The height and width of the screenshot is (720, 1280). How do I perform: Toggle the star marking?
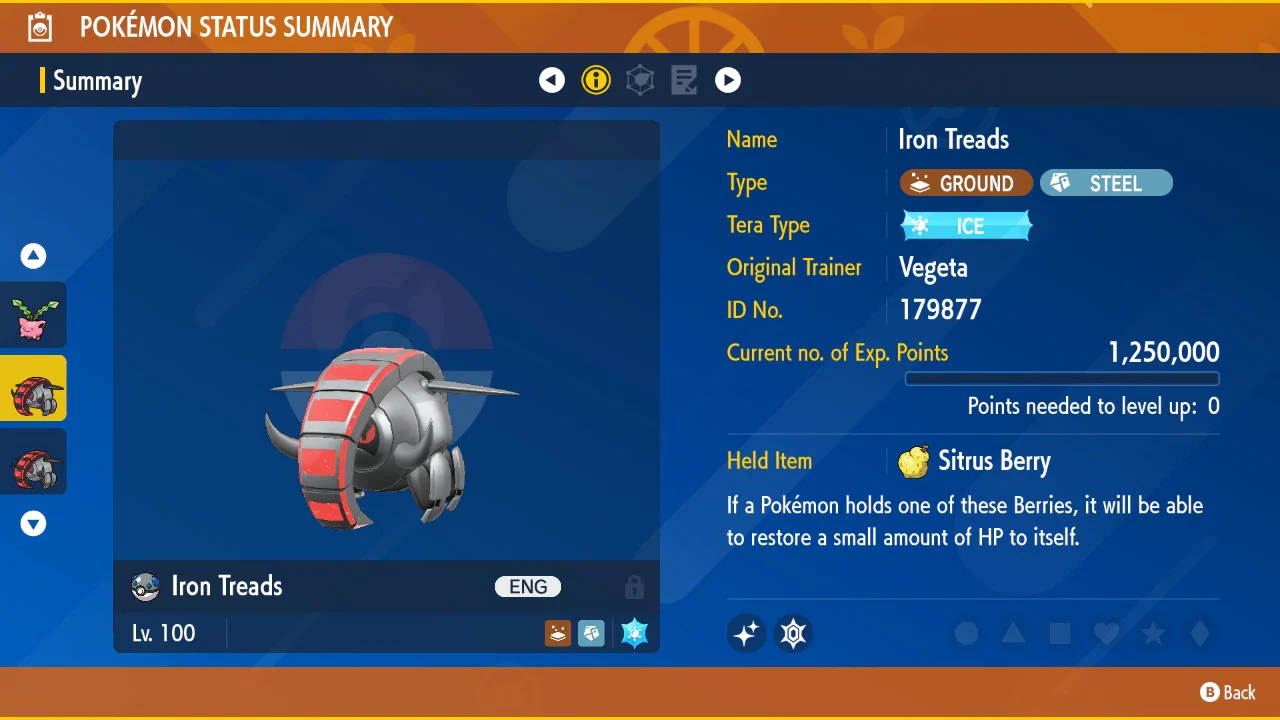1153,633
